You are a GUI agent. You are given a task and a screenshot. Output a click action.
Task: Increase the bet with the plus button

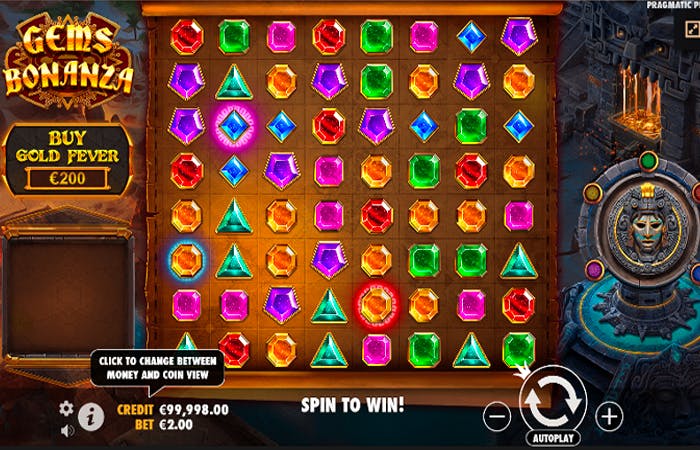tap(609, 416)
